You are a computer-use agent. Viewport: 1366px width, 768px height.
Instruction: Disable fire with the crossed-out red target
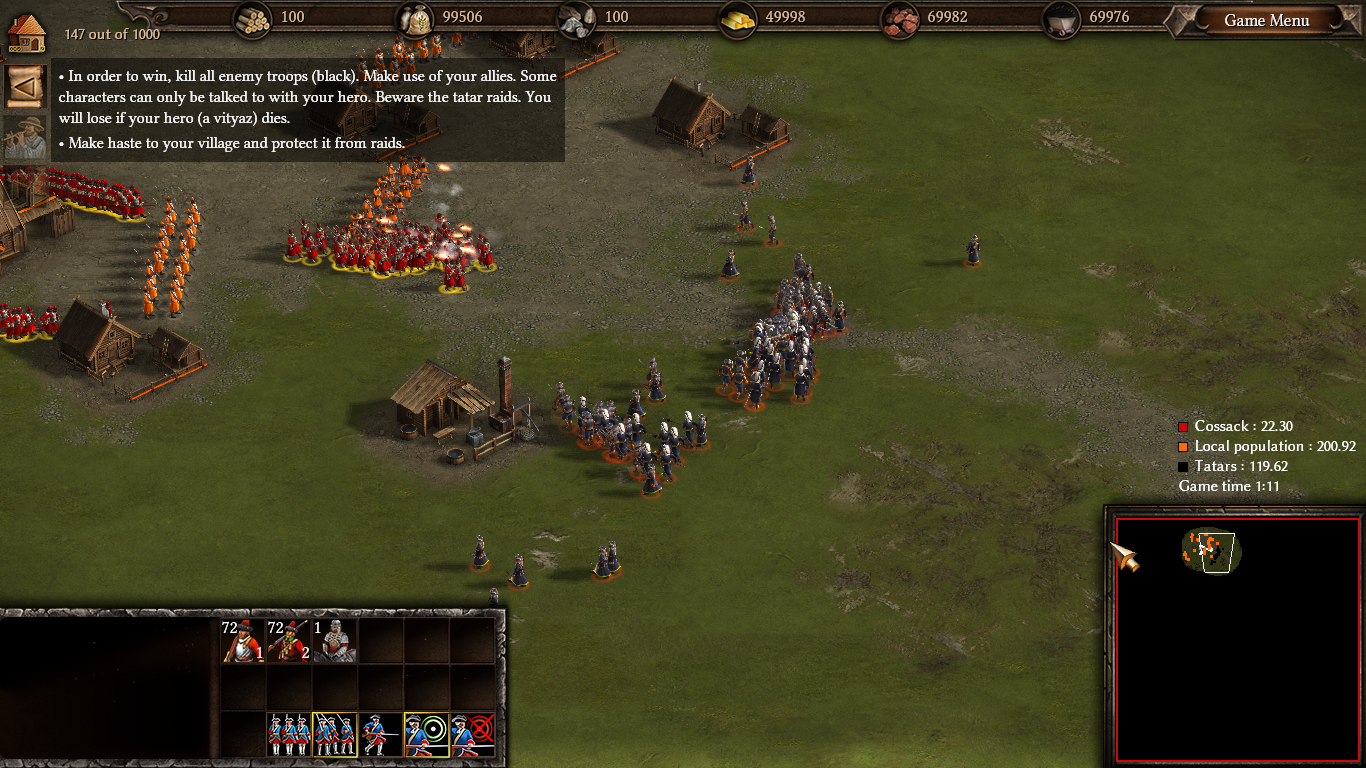472,735
